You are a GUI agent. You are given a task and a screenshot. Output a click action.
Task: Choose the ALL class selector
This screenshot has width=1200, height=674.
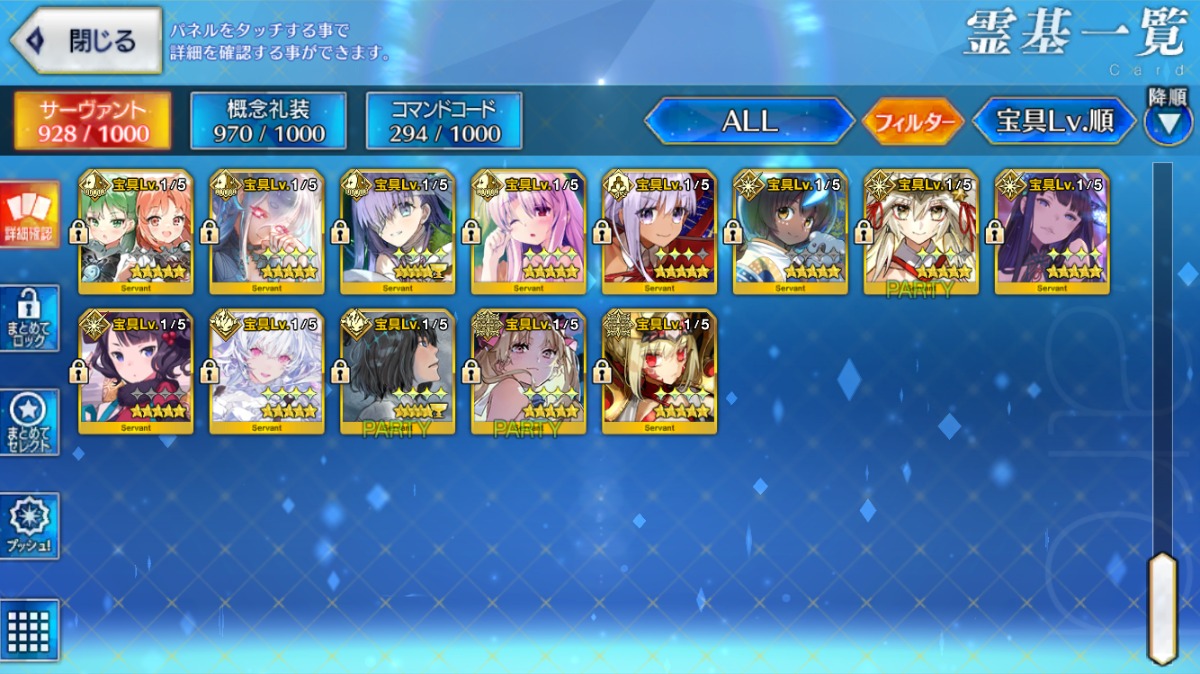pyautogui.click(x=749, y=122)
